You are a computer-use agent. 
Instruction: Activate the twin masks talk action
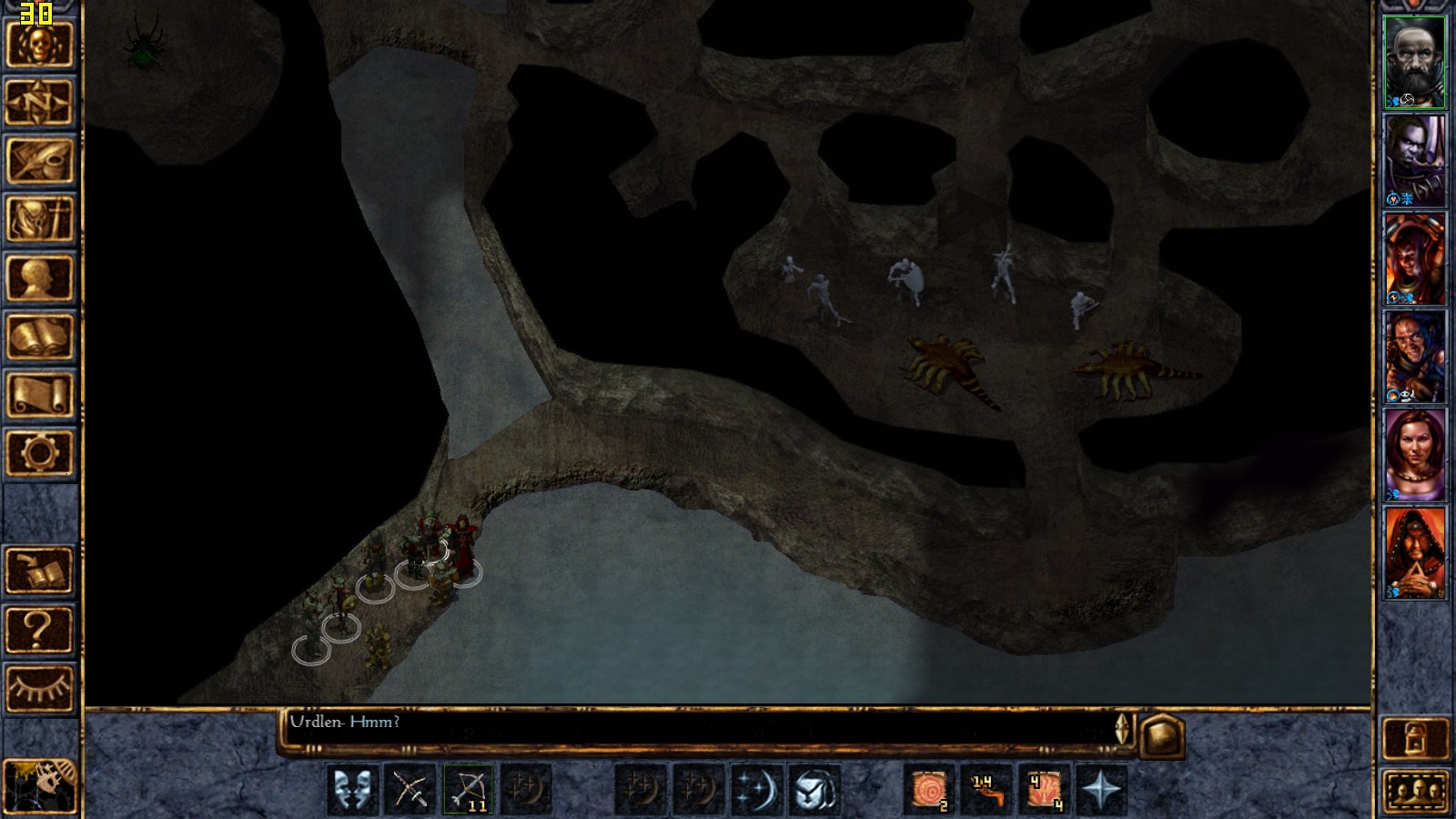[352, 788]
